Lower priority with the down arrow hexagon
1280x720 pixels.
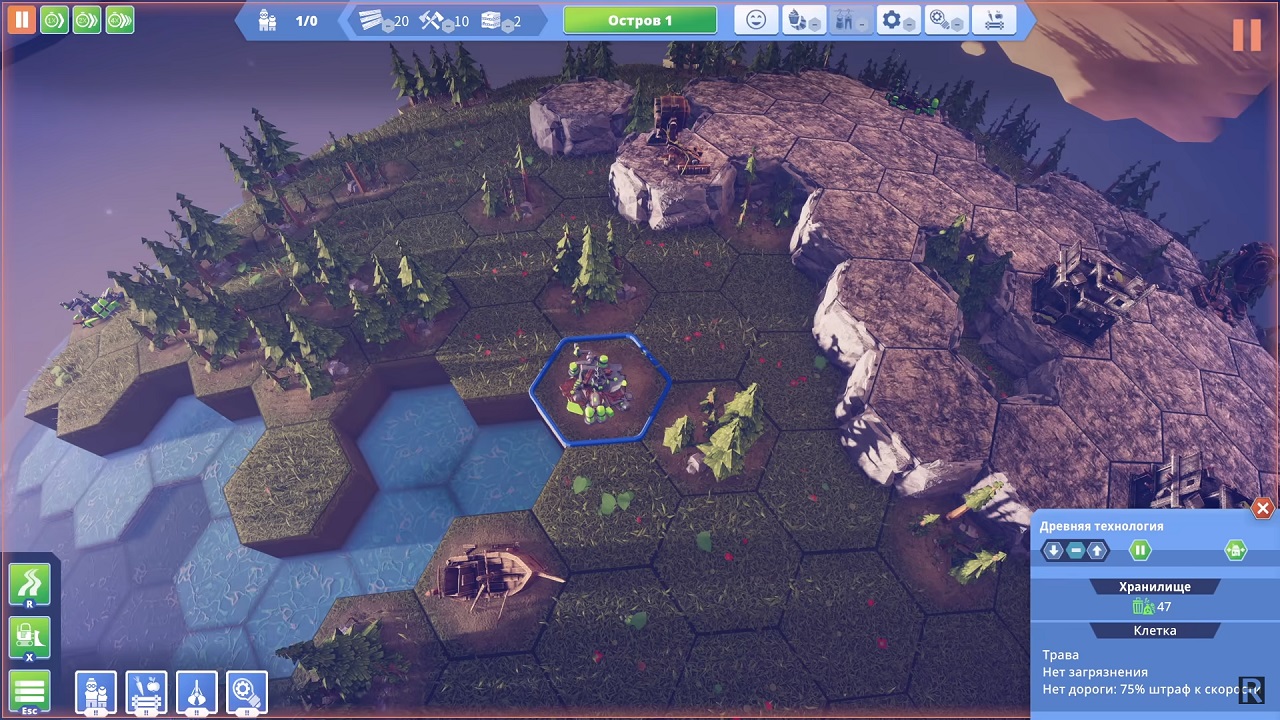tap(1054, 550)
